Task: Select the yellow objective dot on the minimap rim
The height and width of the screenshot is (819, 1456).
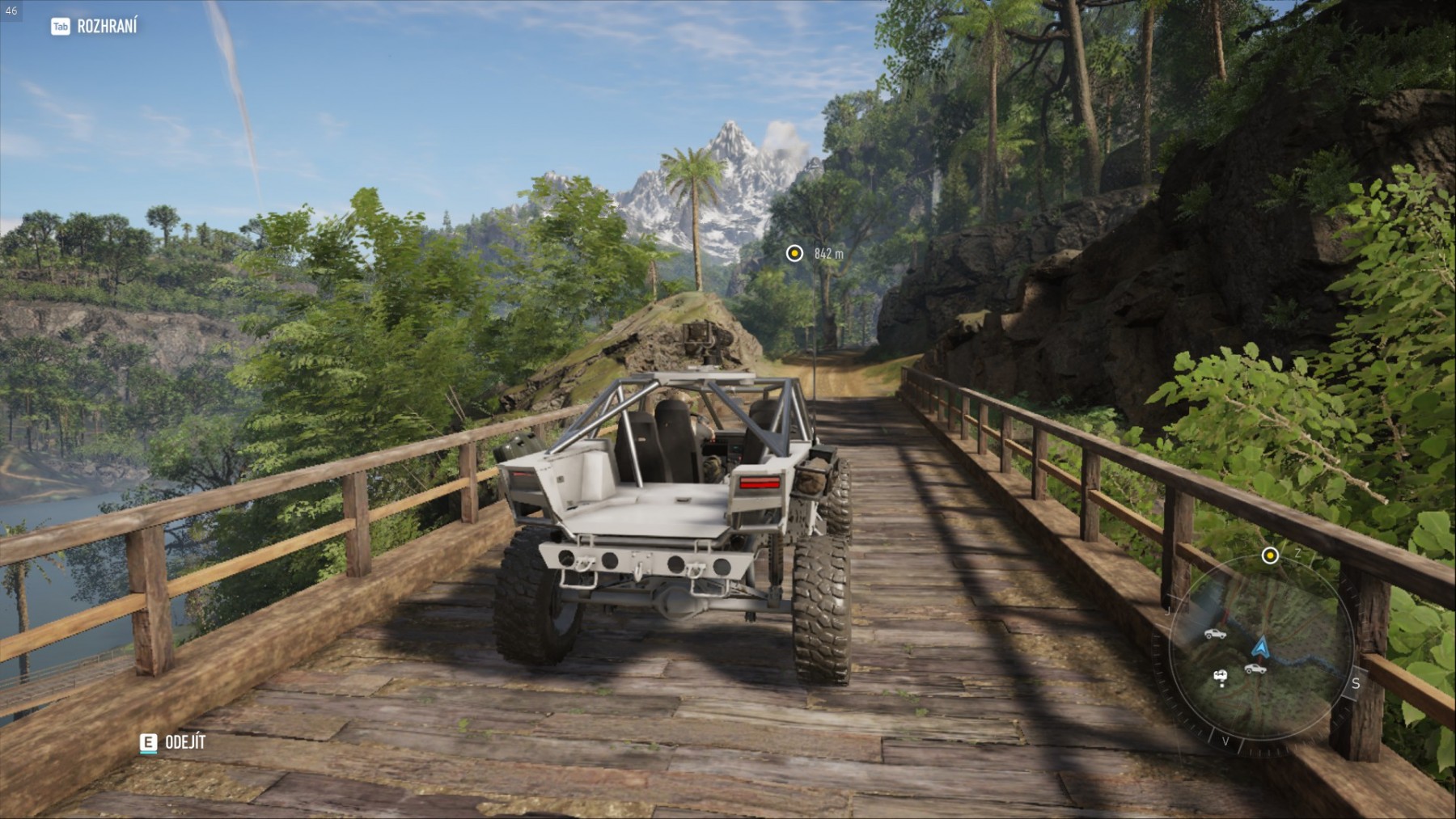Action: 1270,555
